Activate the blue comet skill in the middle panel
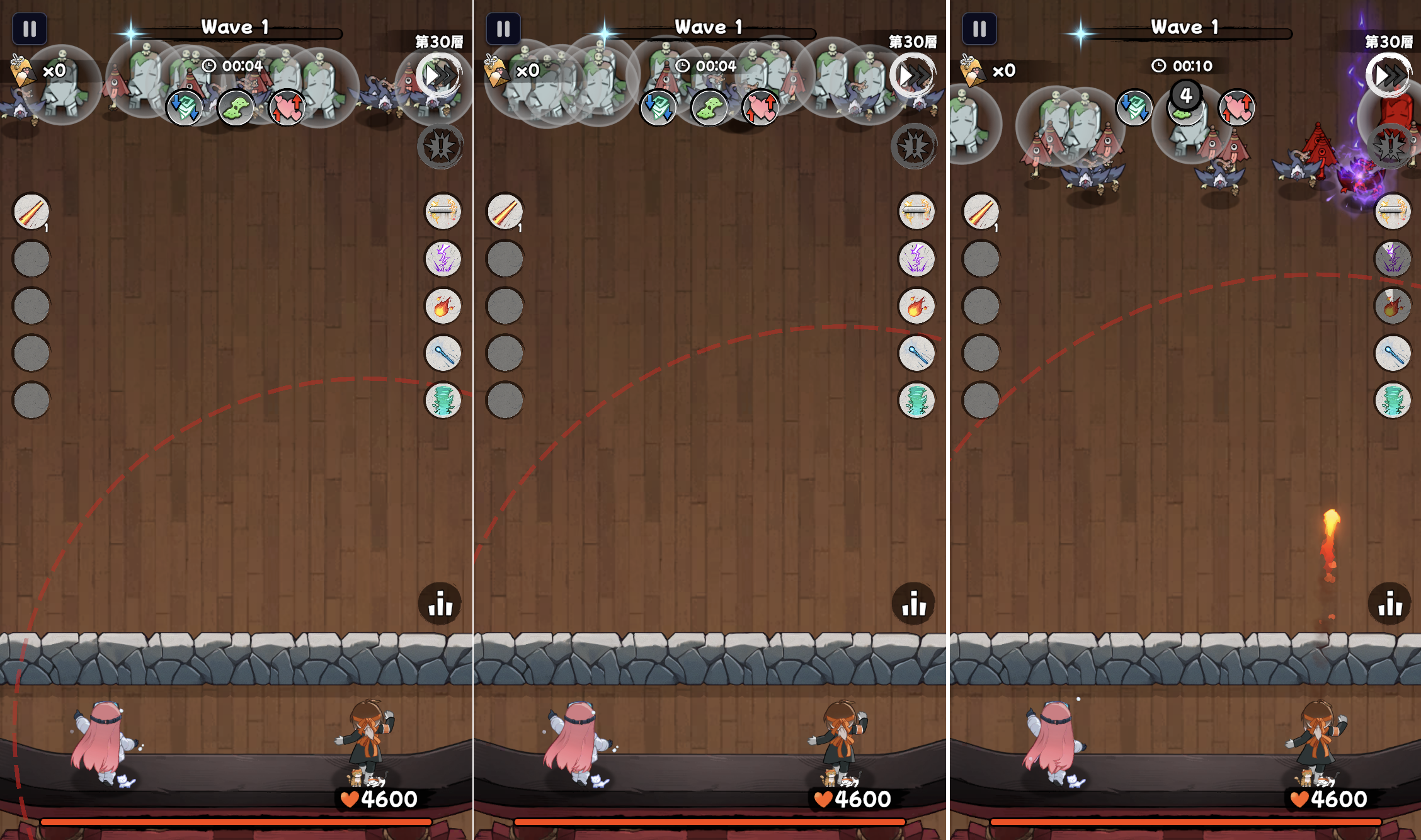The width and height of the screenshot is (1421, 840). tap(917, 353)
